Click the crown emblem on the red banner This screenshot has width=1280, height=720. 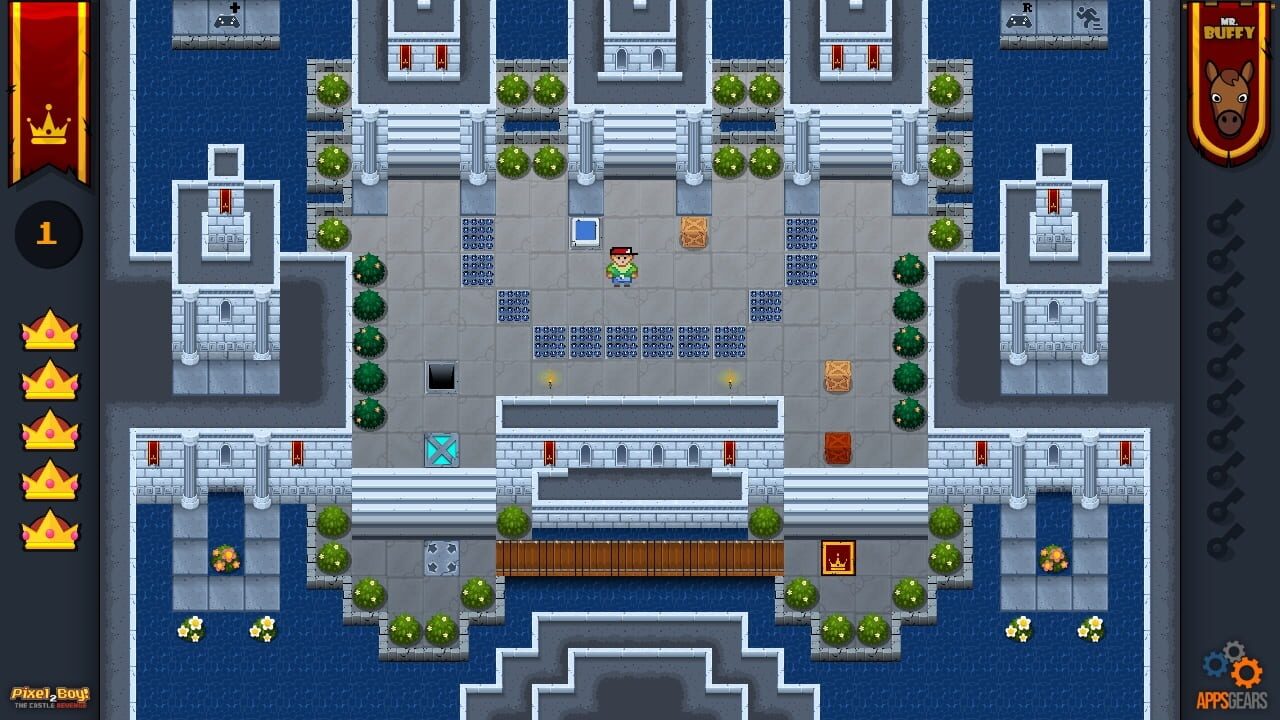click(x=48, y=128)
